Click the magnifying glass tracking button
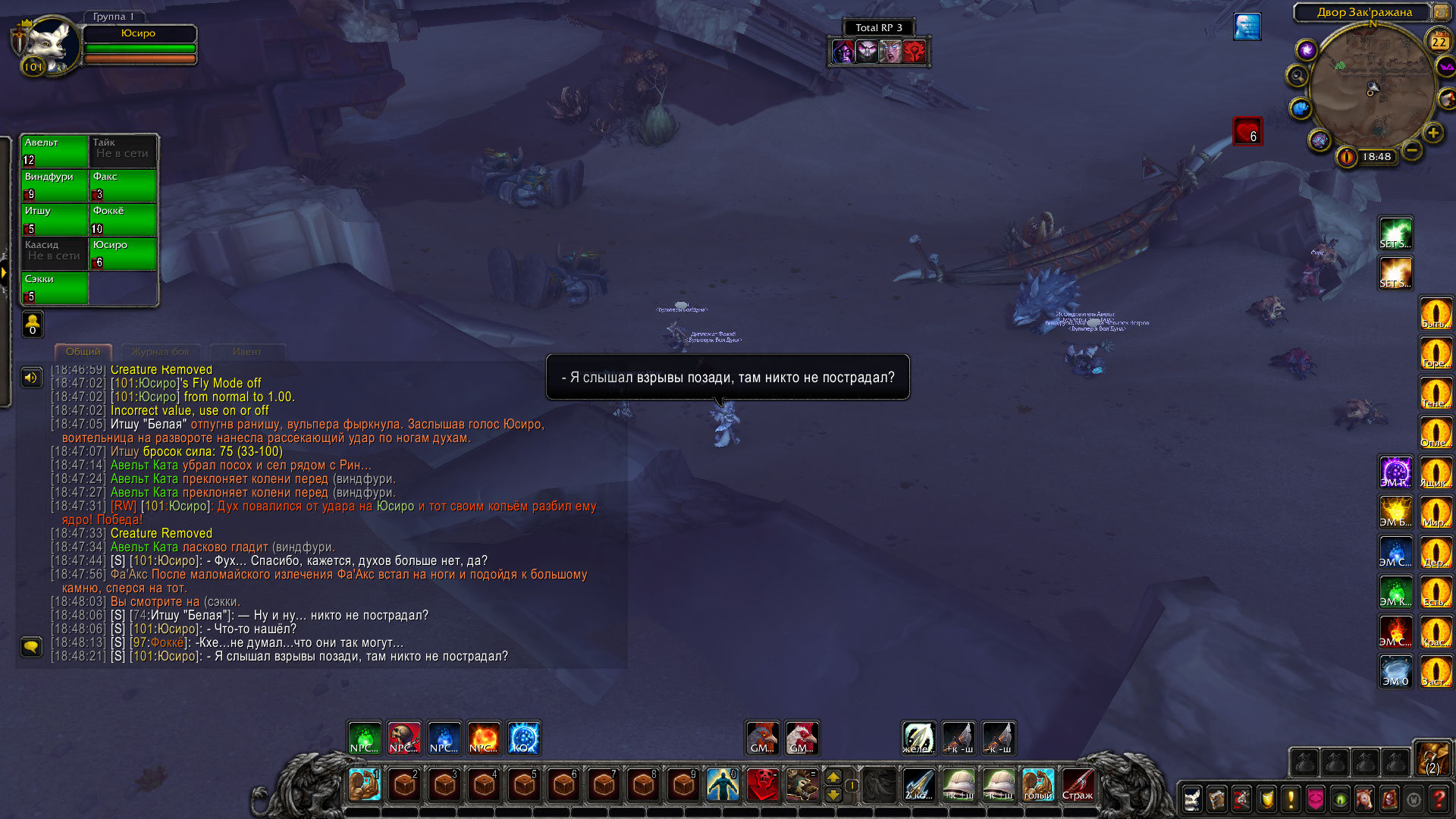 point(1298,76)
